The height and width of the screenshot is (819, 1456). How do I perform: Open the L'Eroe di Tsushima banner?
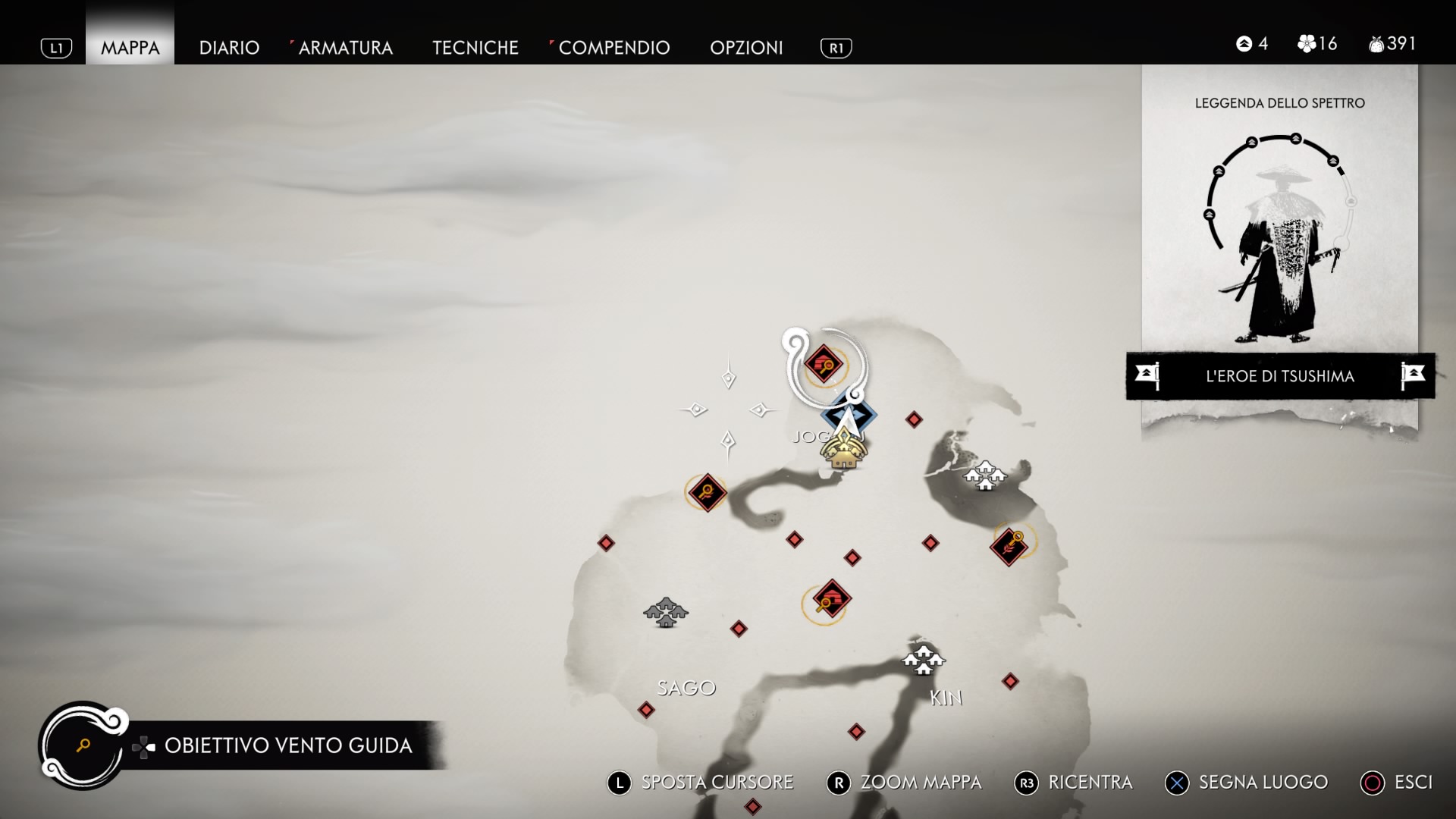coord(1279,376)
